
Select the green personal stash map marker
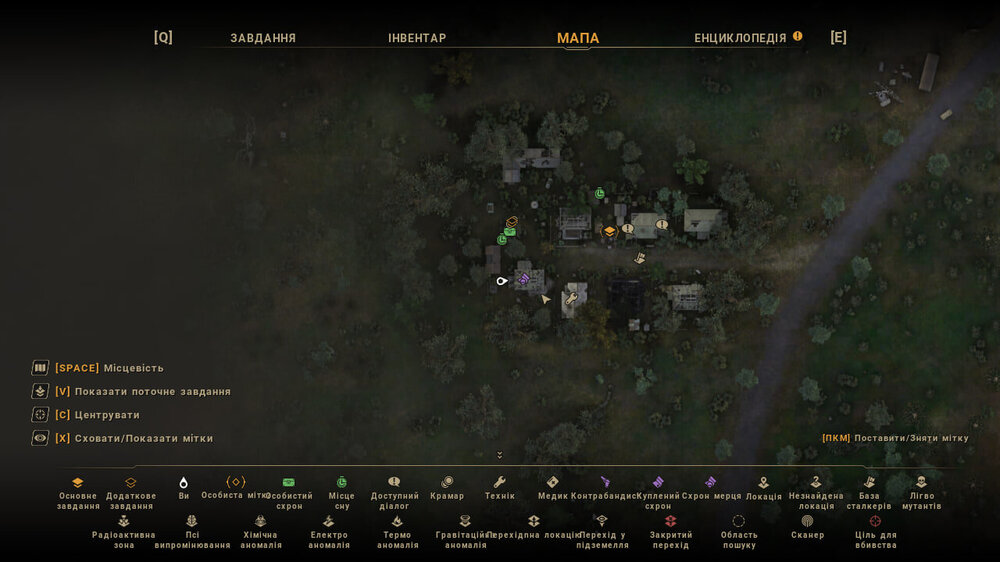[509, 232]
